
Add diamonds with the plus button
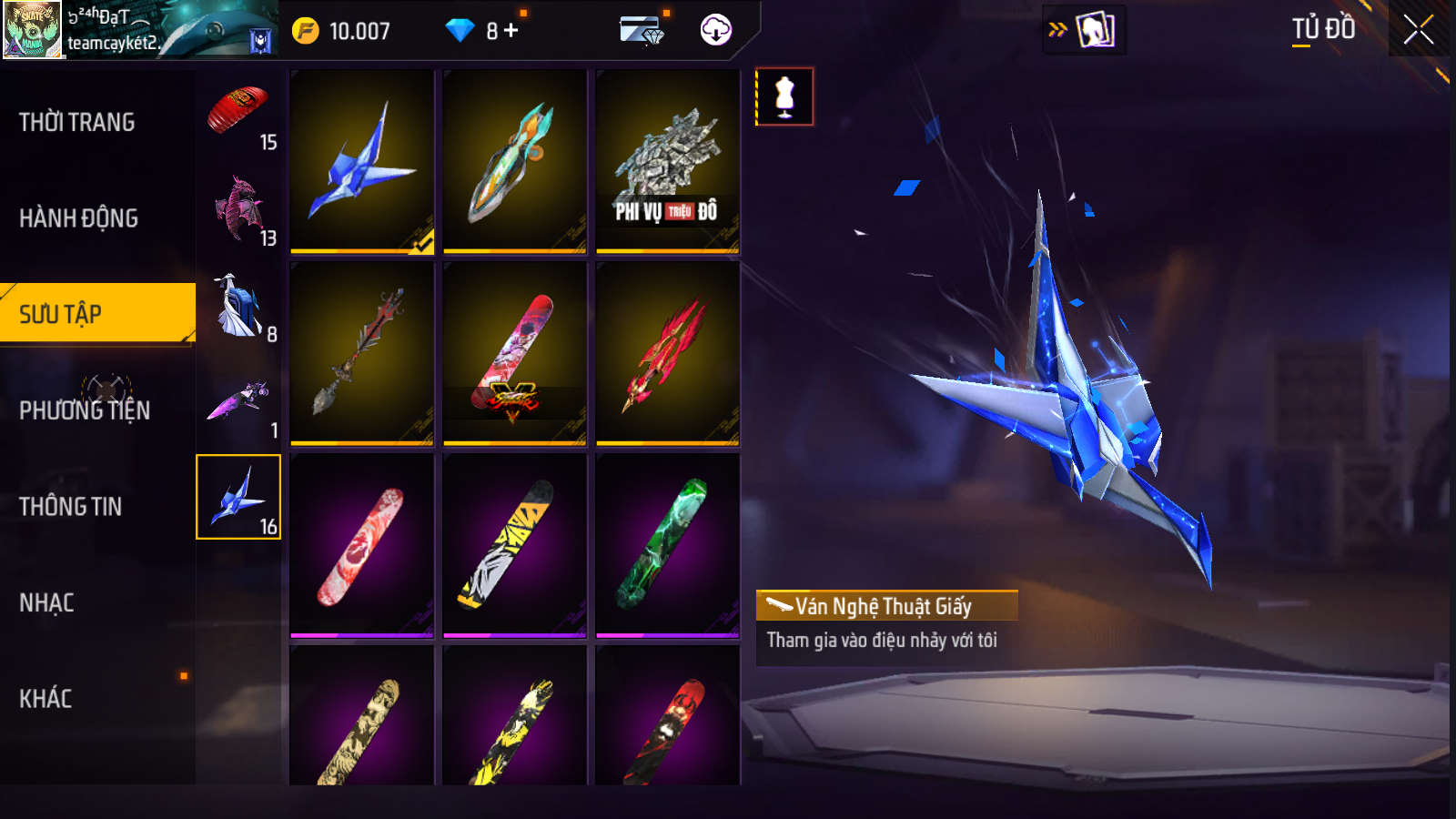511,31
